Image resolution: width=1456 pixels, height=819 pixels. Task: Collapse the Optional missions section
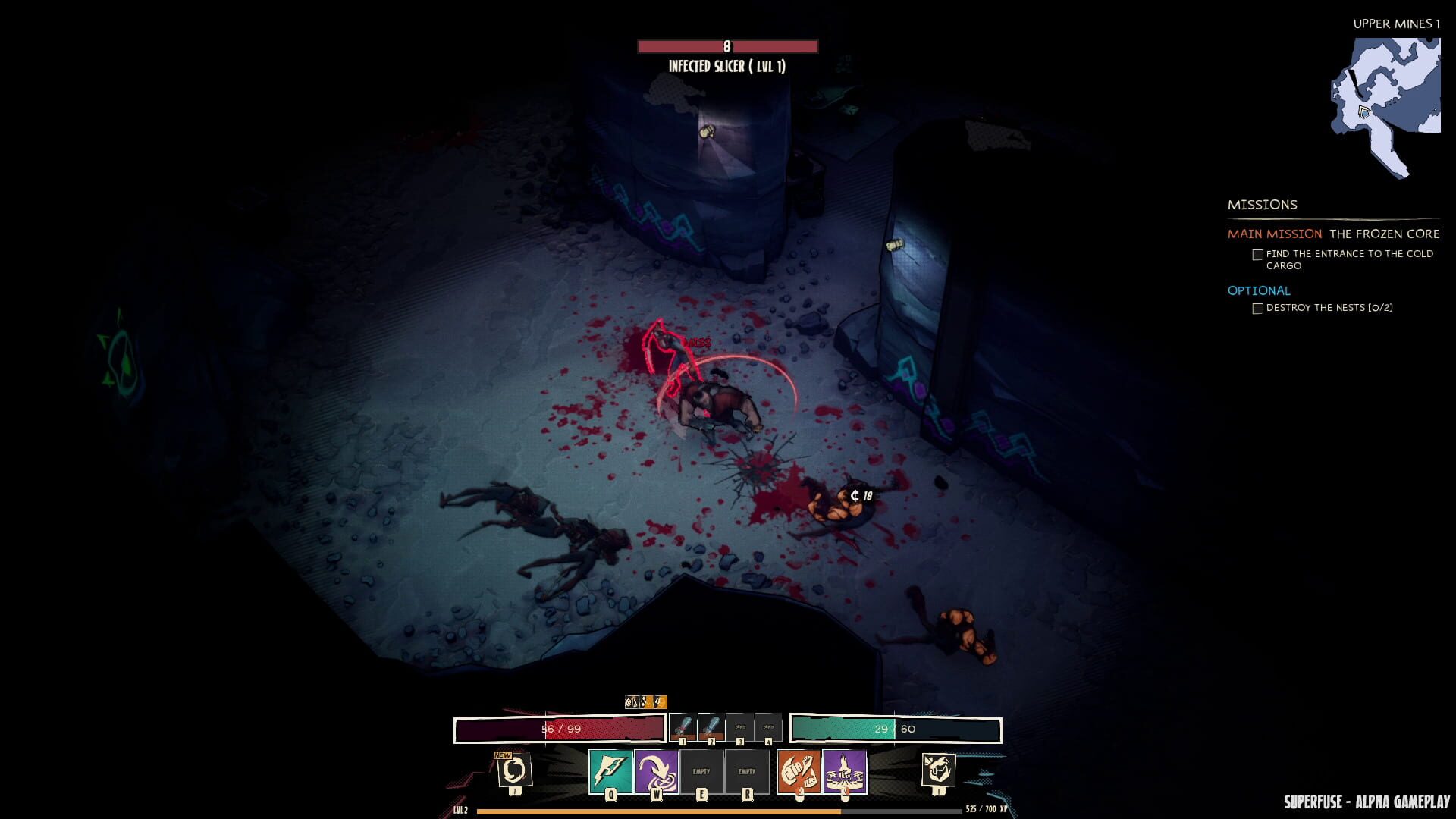pos(1259,290)
